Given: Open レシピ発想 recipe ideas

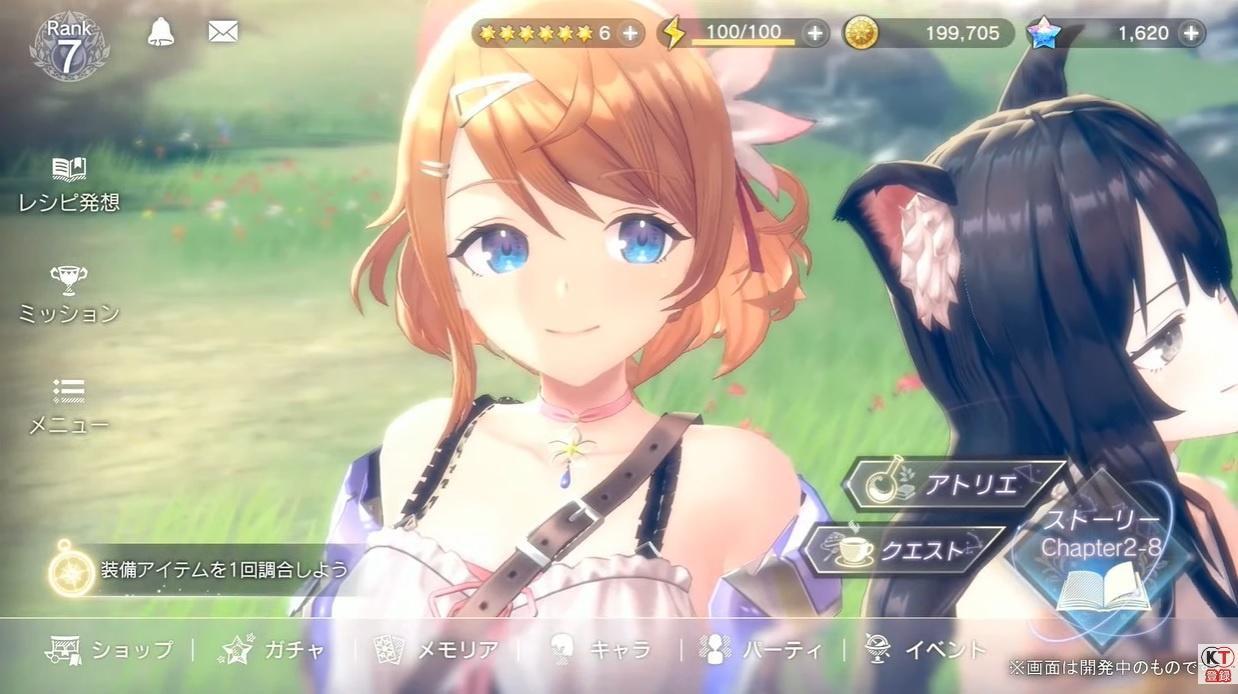Looking at the screenshot, I should point(69,184).
